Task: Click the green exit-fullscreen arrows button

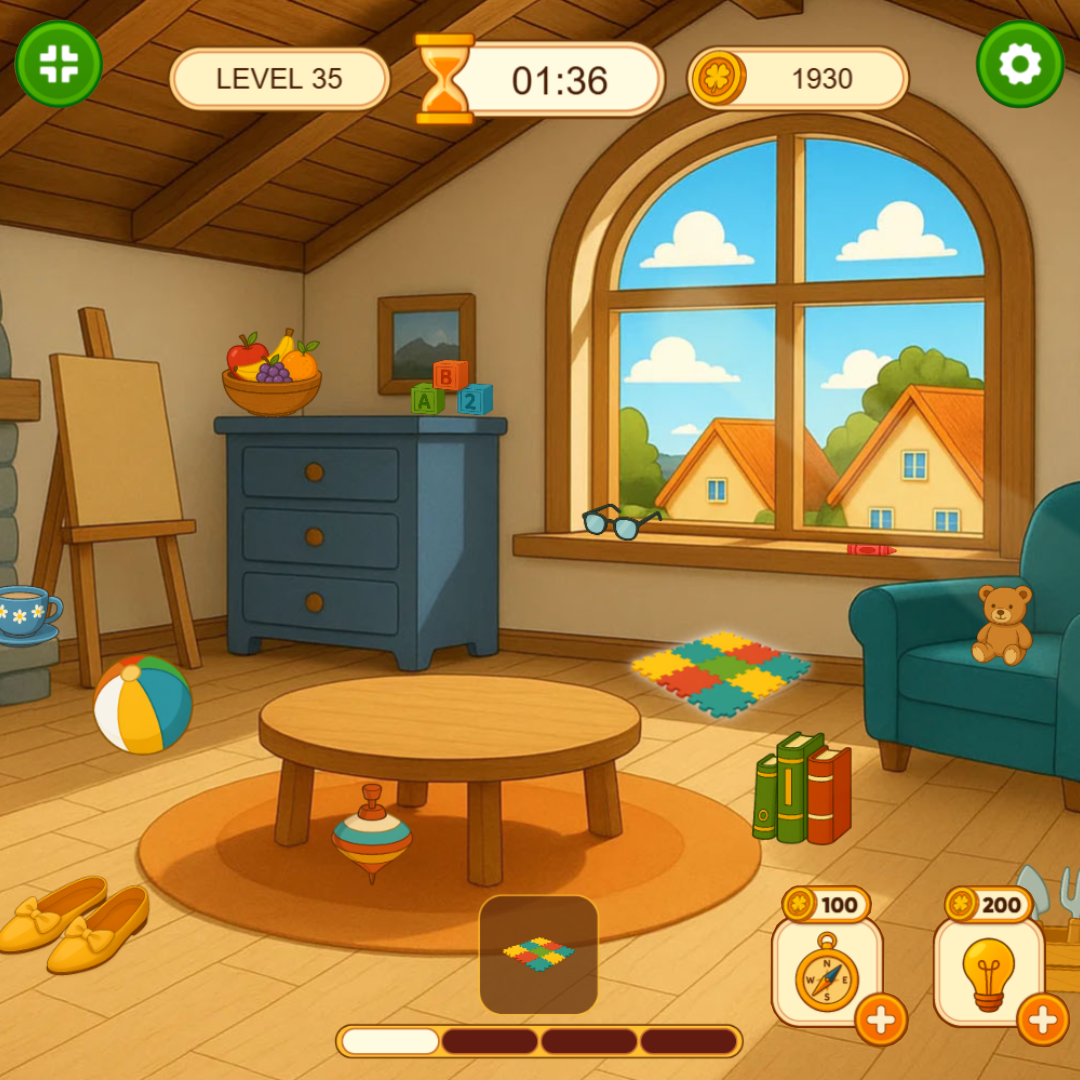Action: point(59,64)
